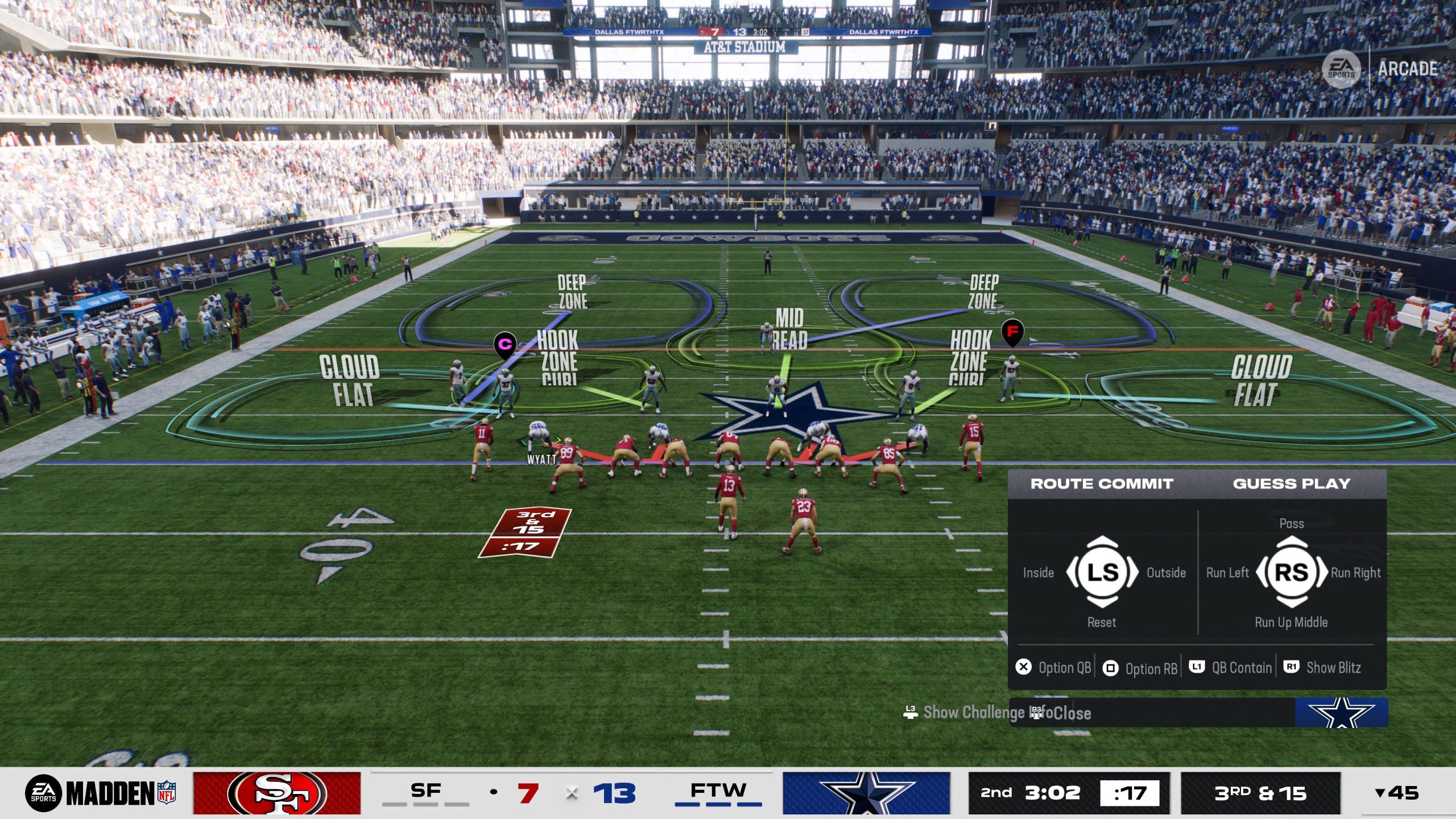Click the EA Sports Arcade logo

[1346, 68]
